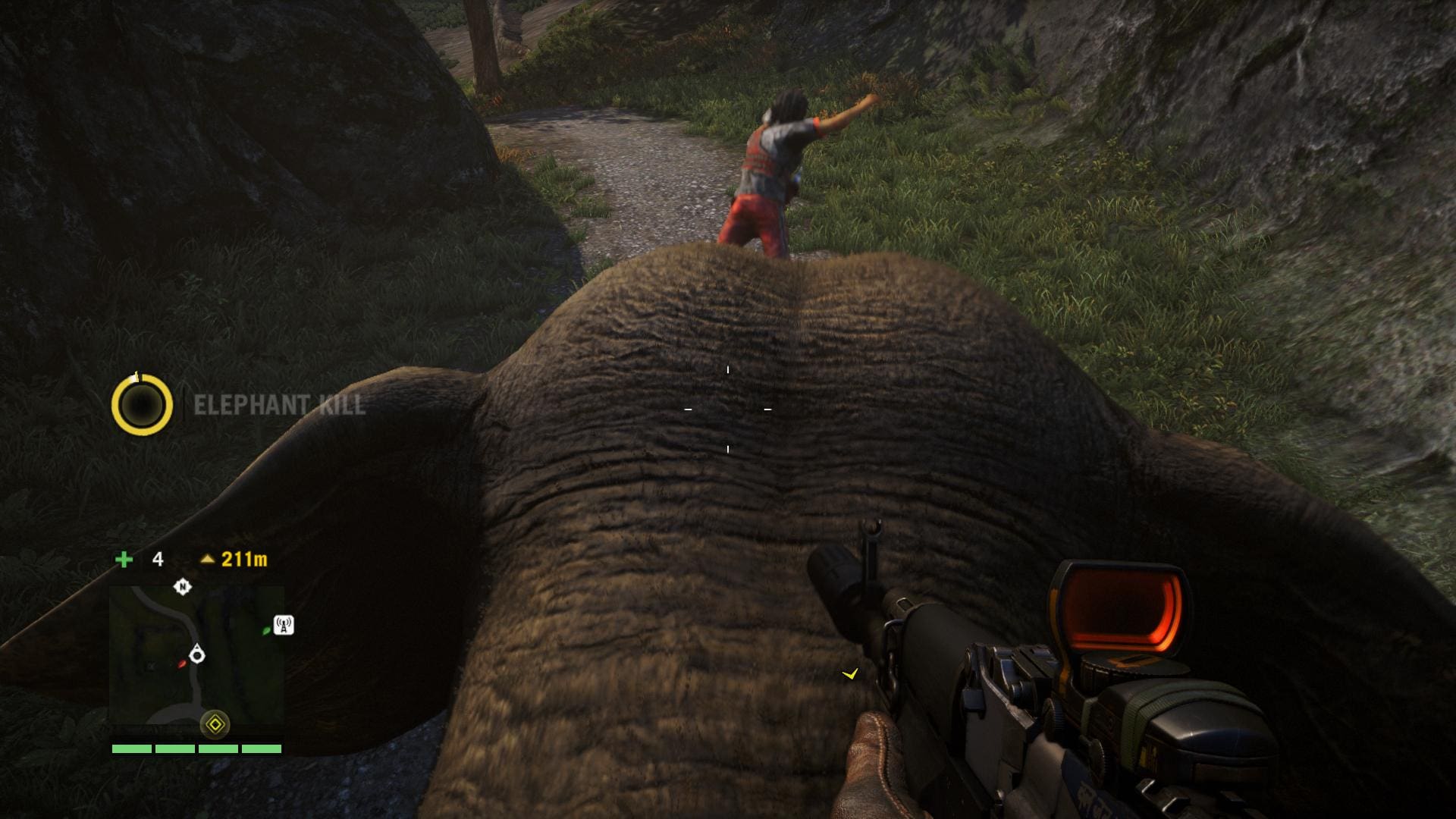Open the minimap
The width and height of the screenshot is (1456, 819).
[196, 656]
